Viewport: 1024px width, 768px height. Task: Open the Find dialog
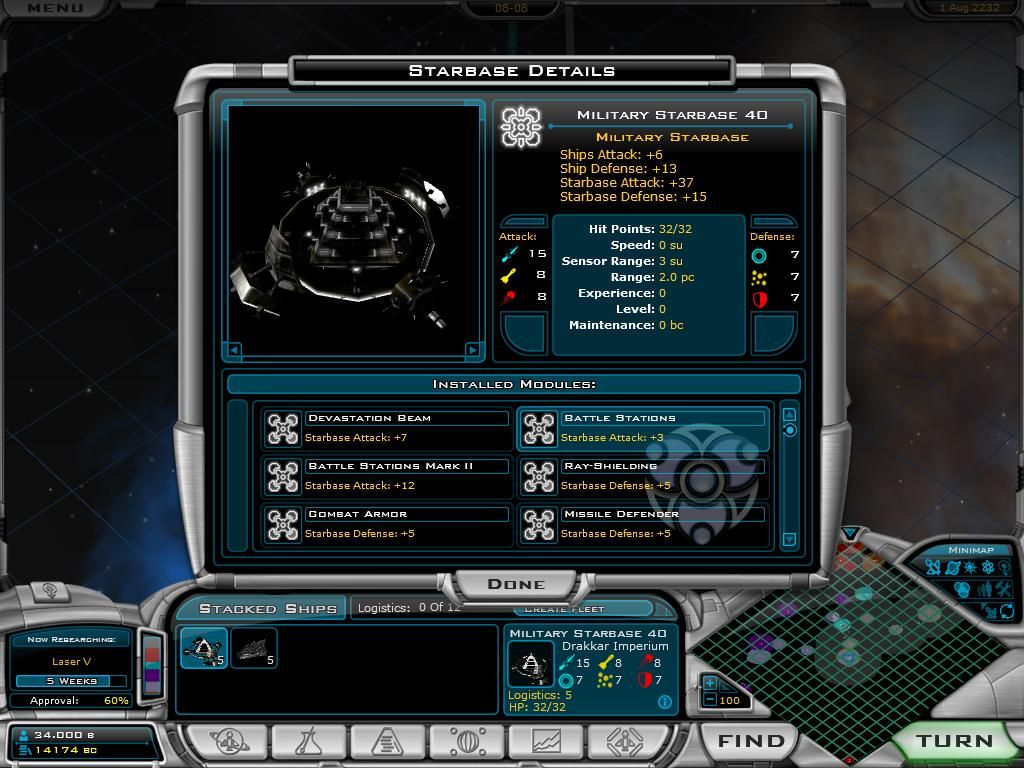click(751, 741)
